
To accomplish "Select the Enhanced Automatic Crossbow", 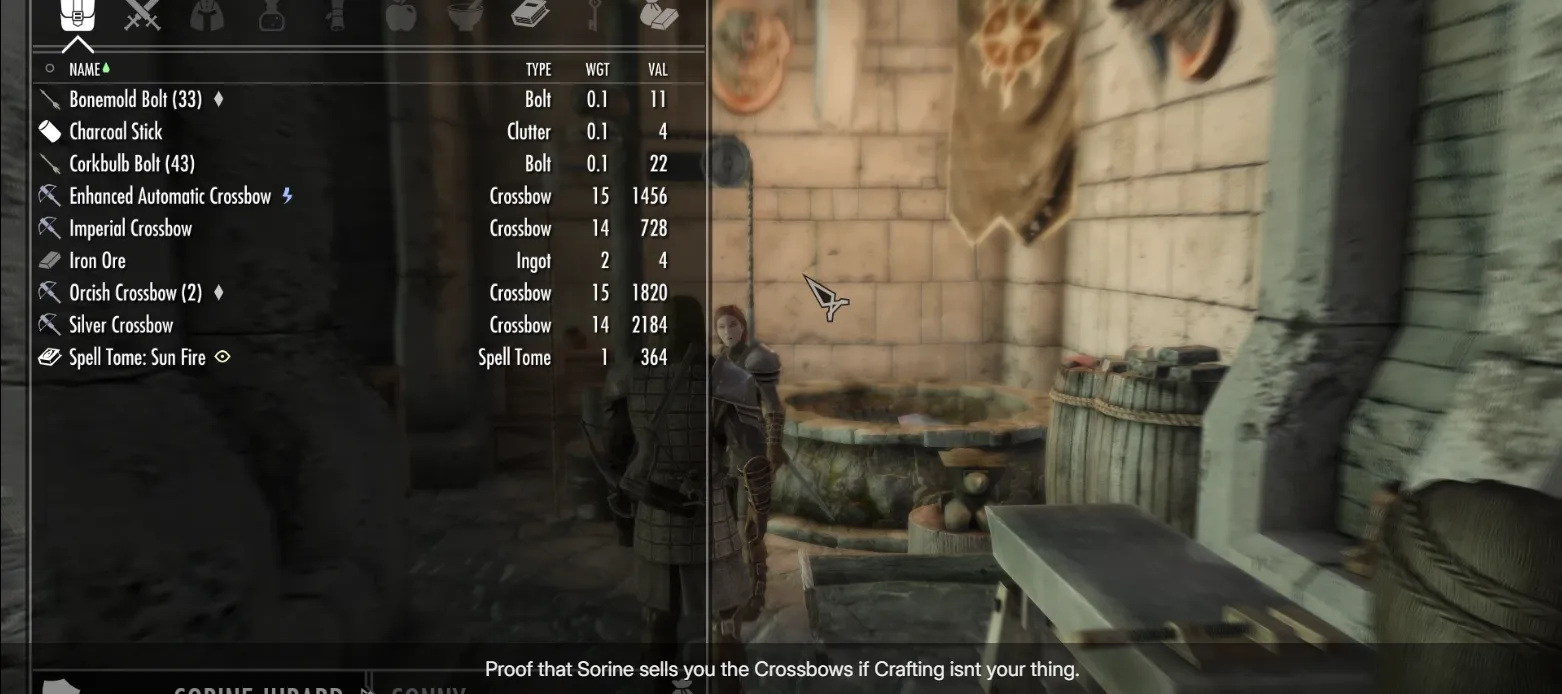I will [170, 197].
